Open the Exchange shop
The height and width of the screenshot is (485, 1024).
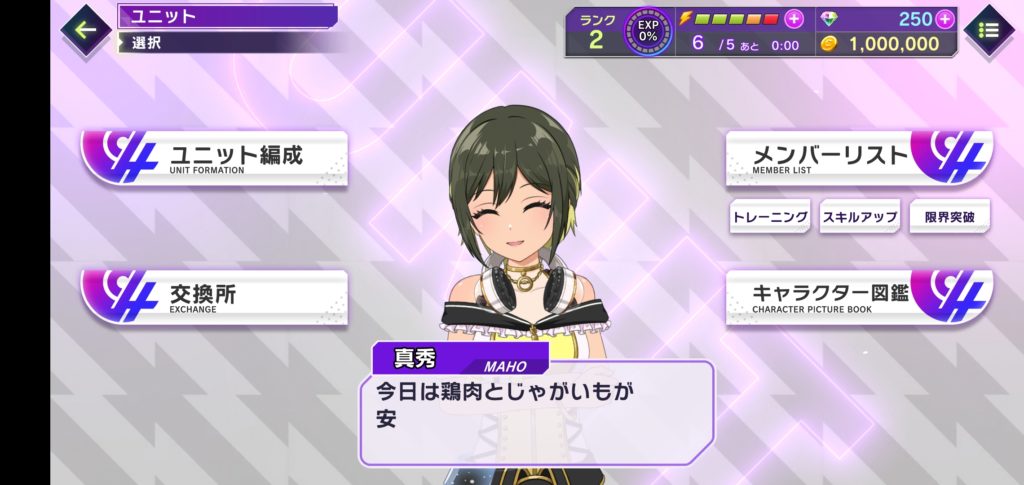click(215, 297)
